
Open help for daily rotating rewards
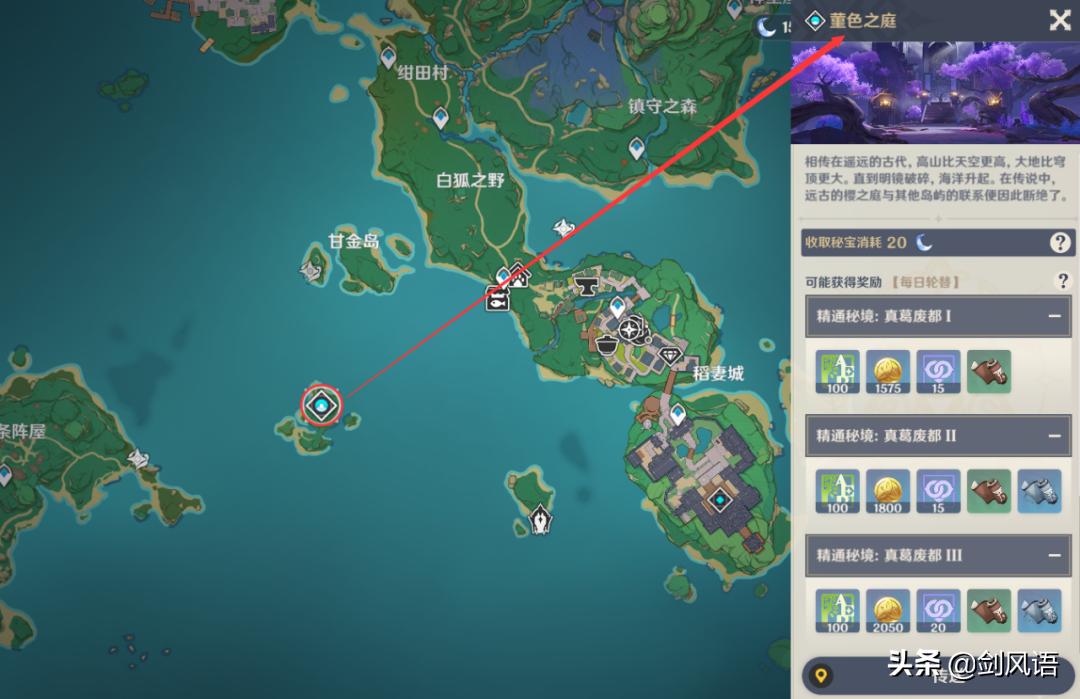point(1063,282)
